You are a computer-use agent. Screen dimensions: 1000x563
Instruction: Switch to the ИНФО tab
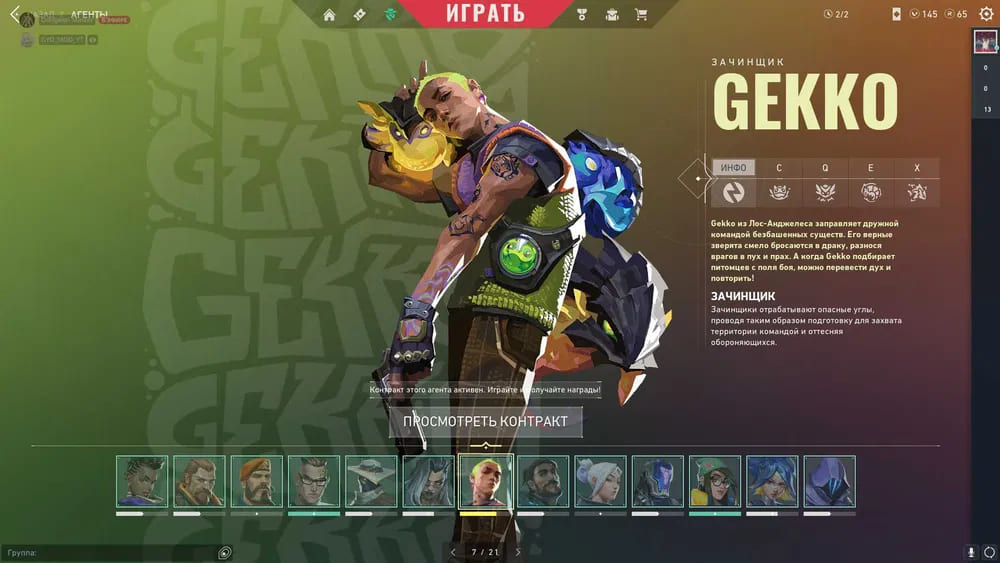(734, 168)
